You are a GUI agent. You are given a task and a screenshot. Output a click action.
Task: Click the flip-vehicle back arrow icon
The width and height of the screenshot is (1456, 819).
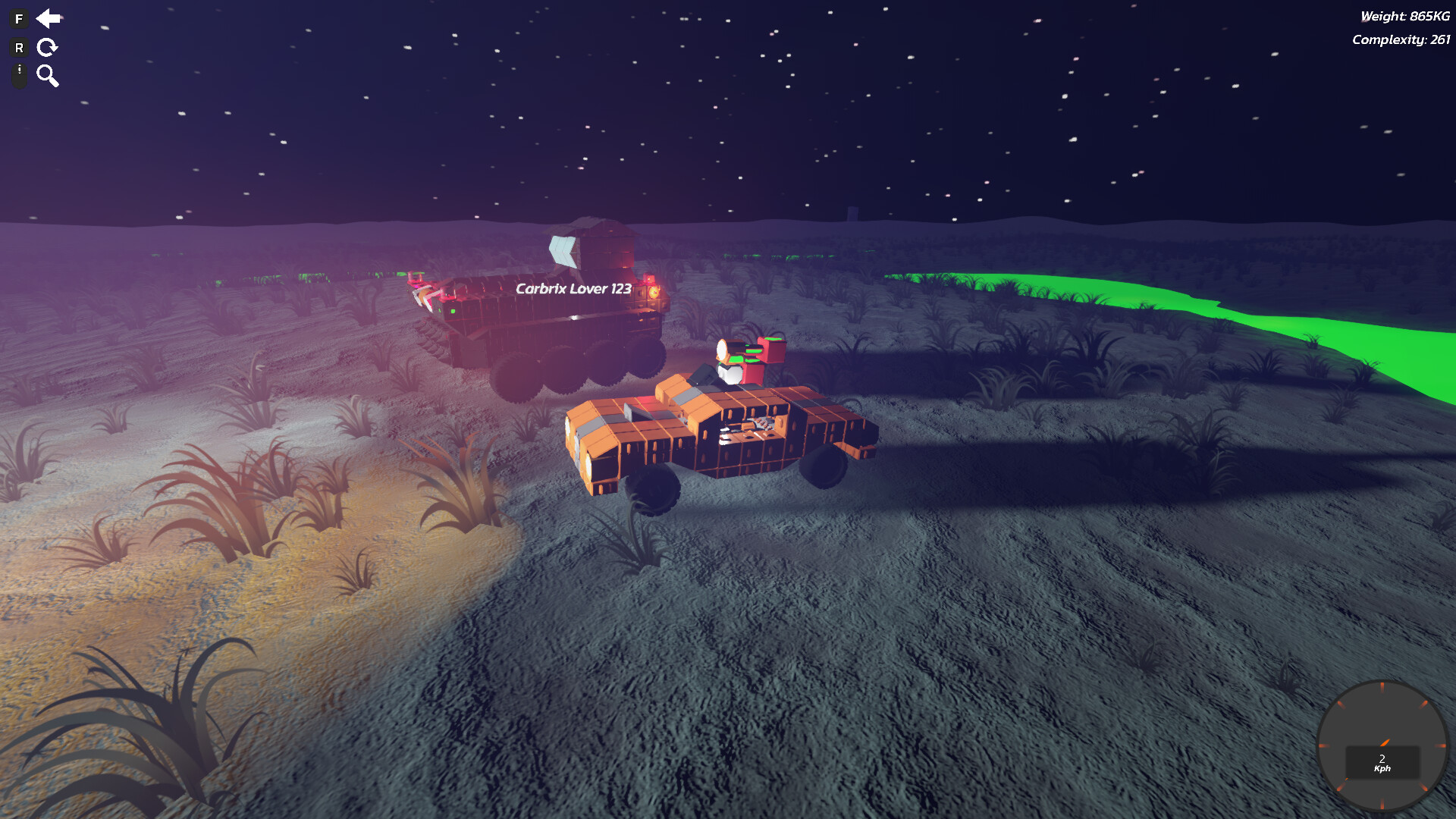tap(49, 19)
